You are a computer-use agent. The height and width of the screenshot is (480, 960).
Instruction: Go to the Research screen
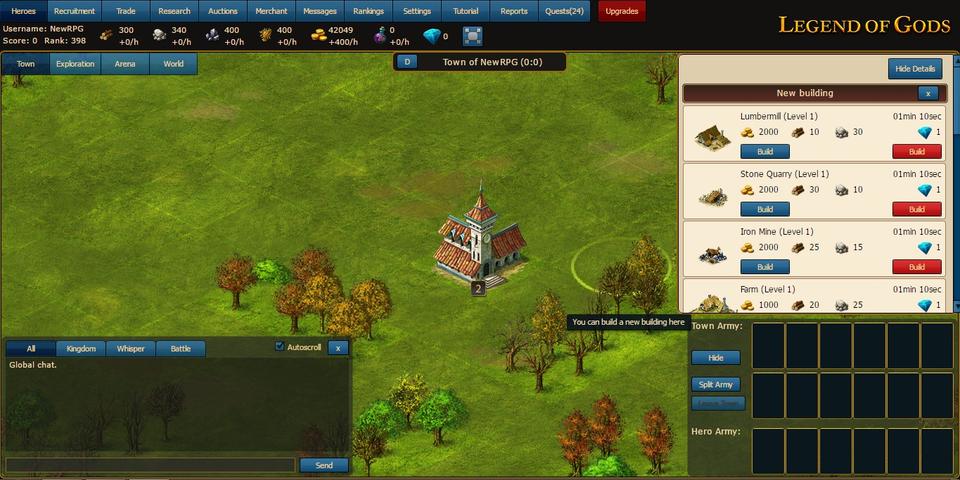point(174,11)
